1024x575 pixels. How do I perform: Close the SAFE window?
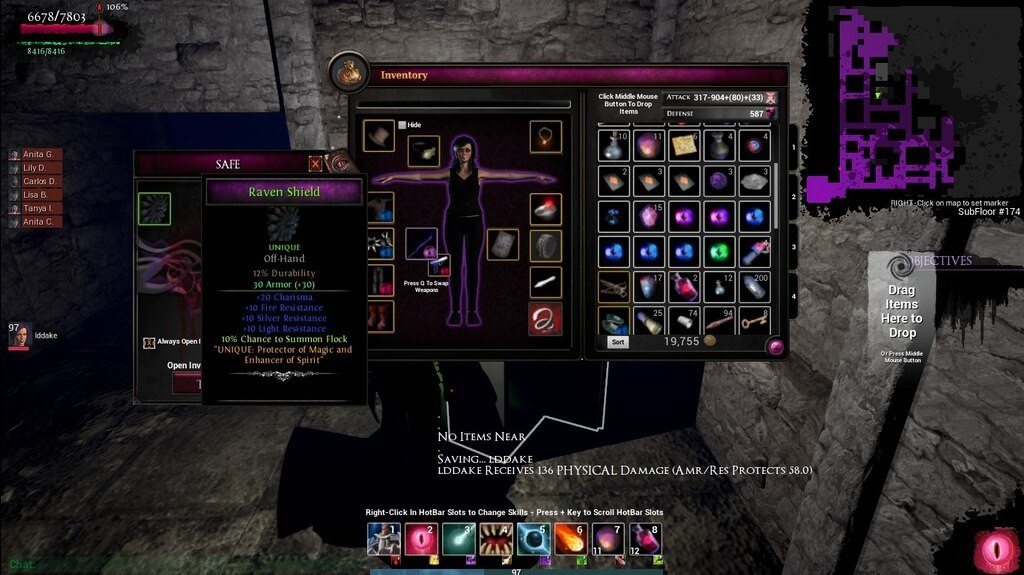316,164
